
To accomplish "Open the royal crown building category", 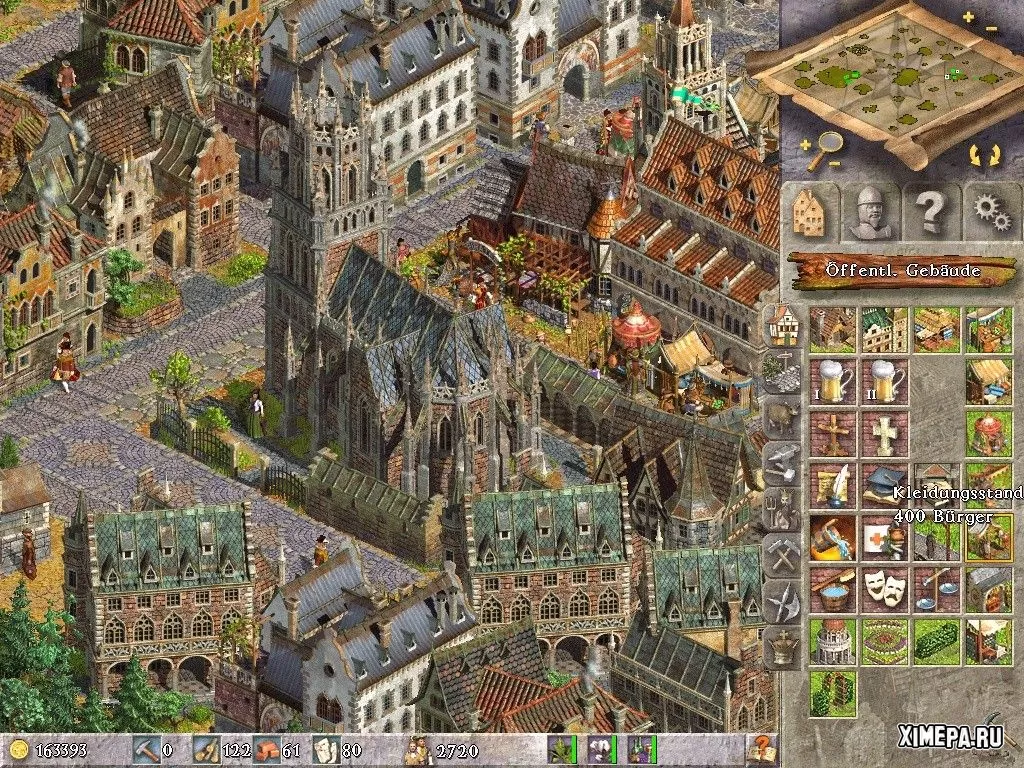I will pyautogui.click(x=781, y=647).
